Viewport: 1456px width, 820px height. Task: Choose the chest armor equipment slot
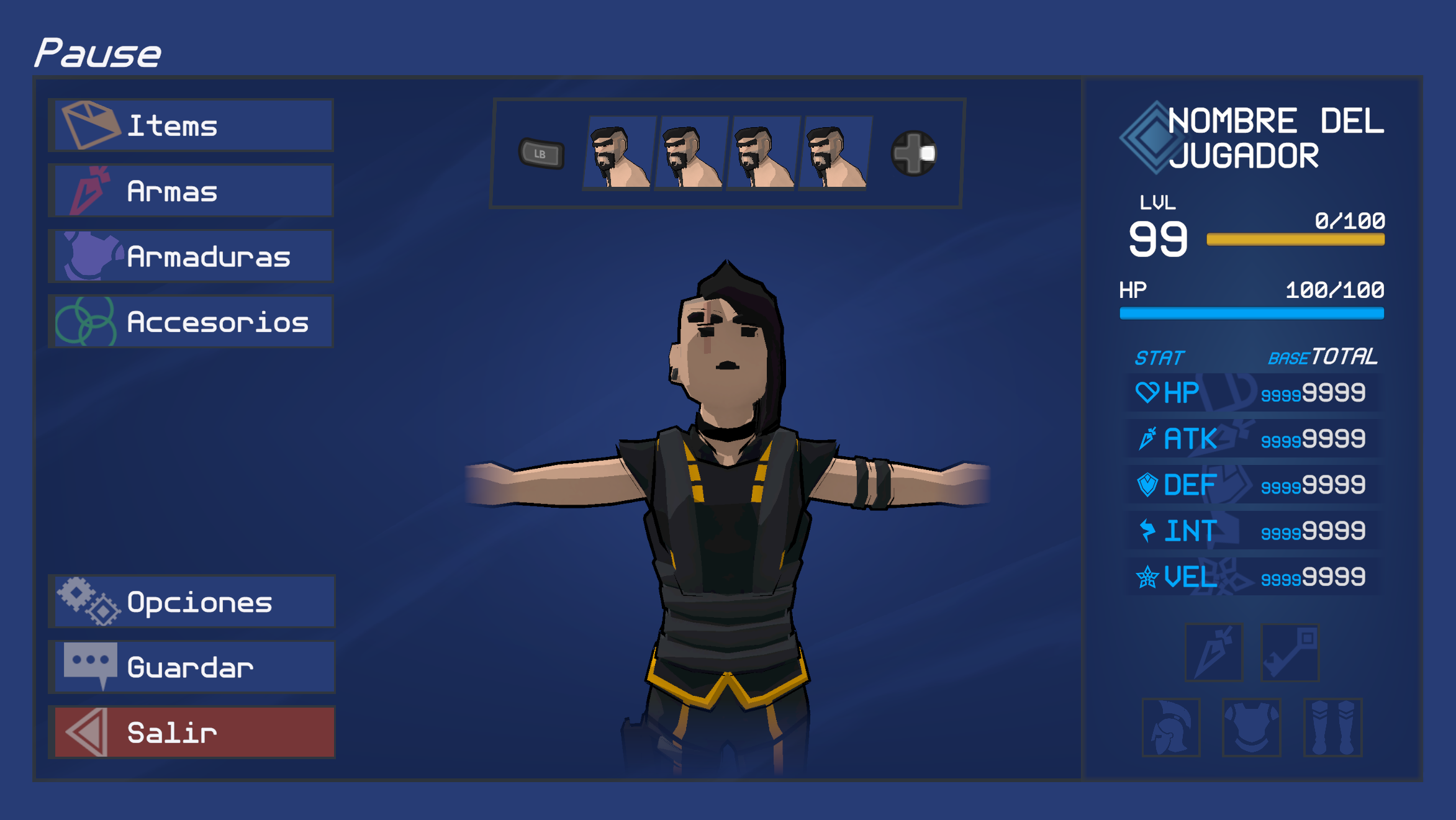[x=1251, y=728]
